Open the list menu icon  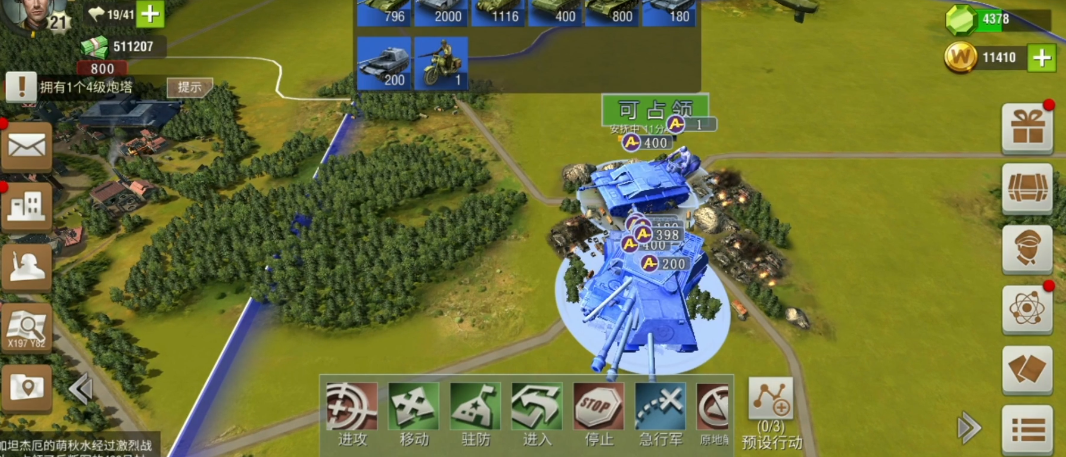pyautogui.click(x=1027, y=429)
